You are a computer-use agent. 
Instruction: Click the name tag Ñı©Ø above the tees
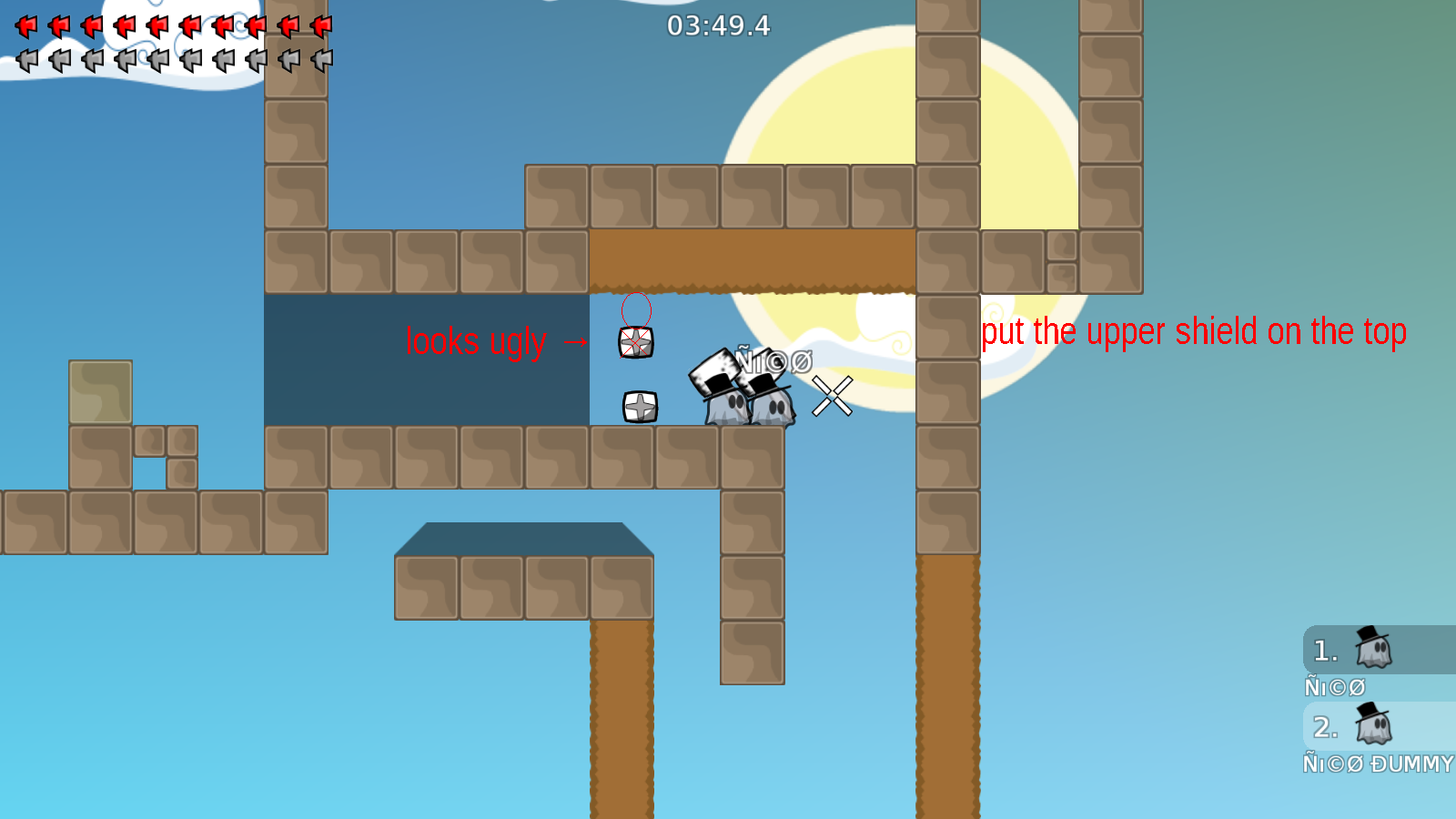(770, 362)
